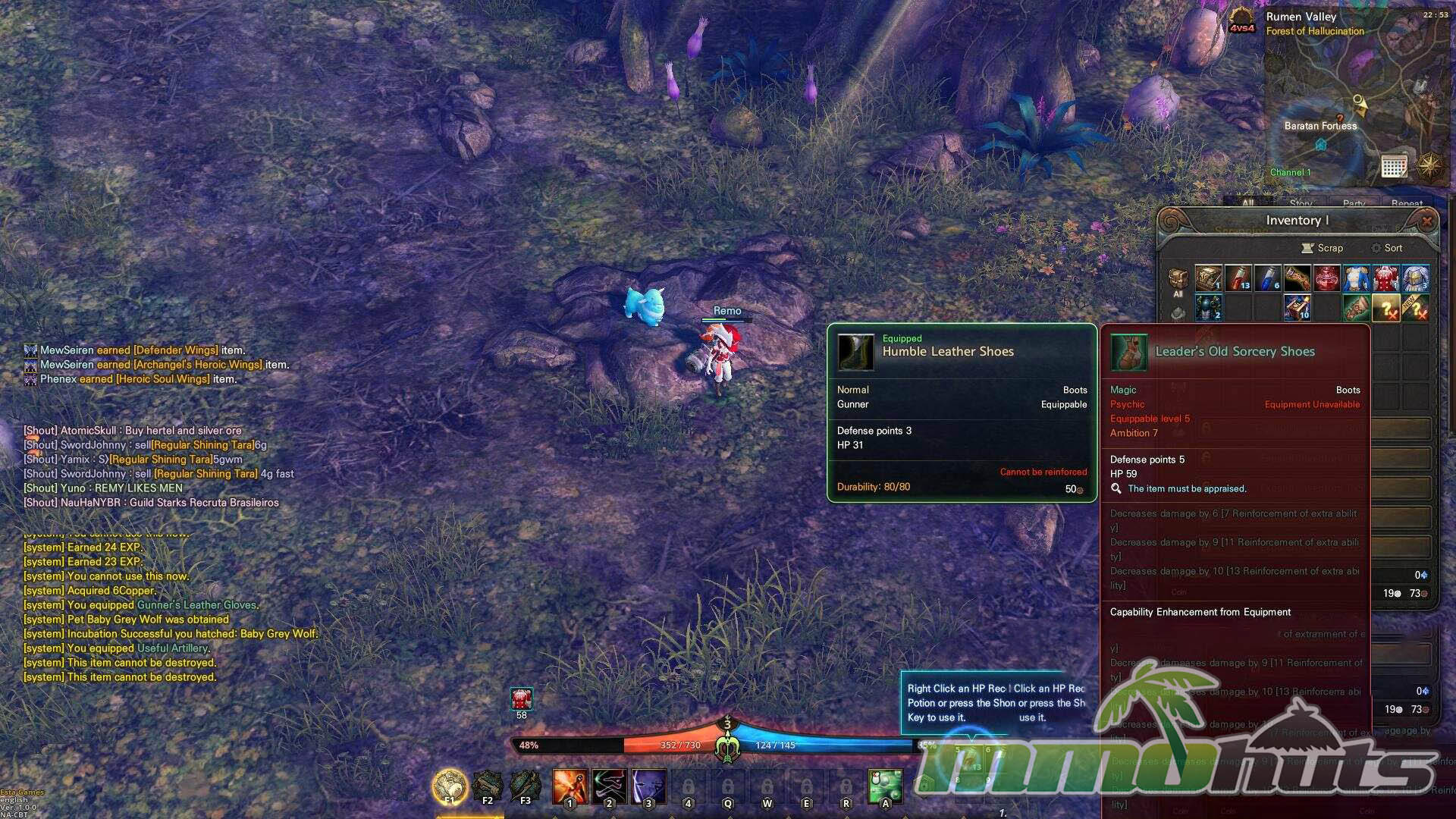Select the red mask item in inventory
Image resolution: width=1456 pixels, height=819 pixels.
pos(1326,278)
